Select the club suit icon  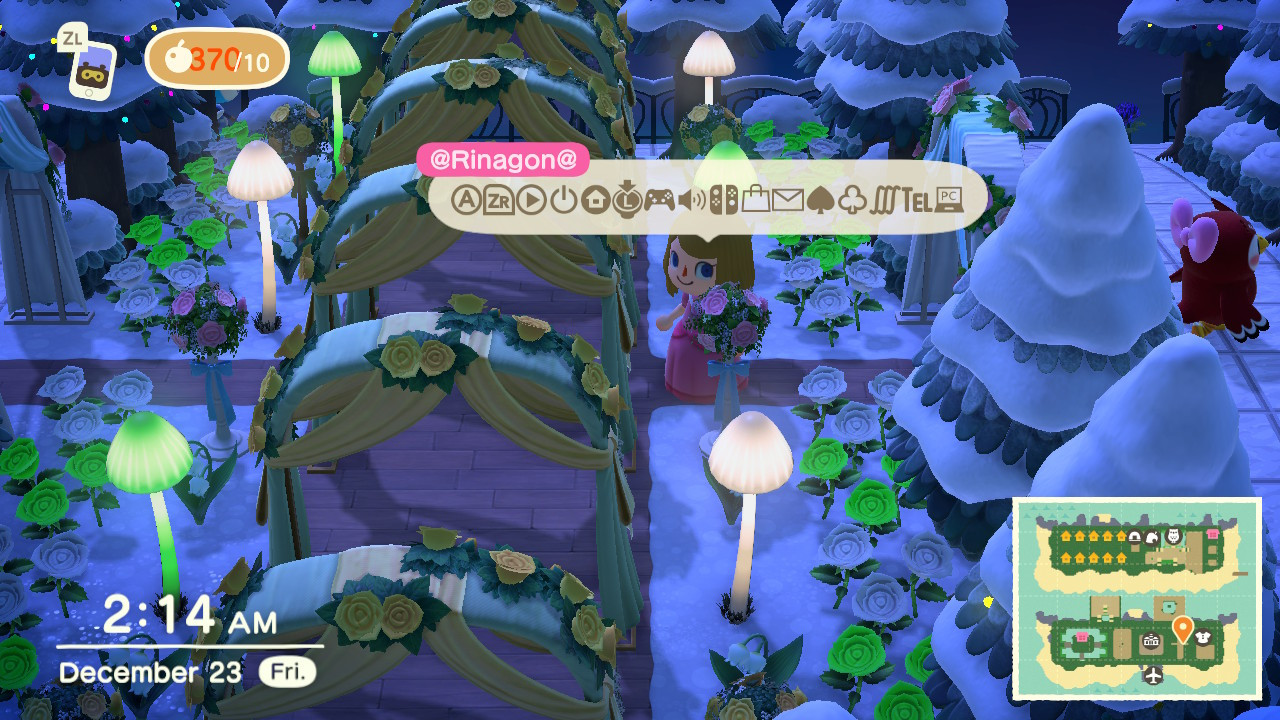pos(852,198)
